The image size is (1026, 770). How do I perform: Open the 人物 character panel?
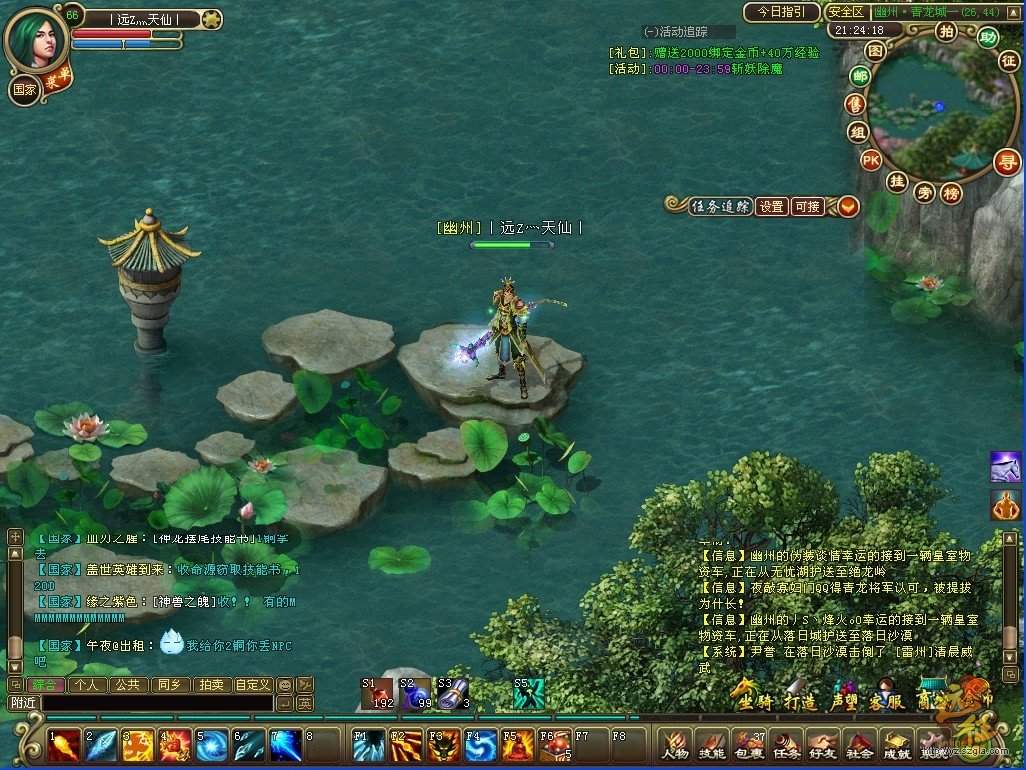tap(675, 747)
